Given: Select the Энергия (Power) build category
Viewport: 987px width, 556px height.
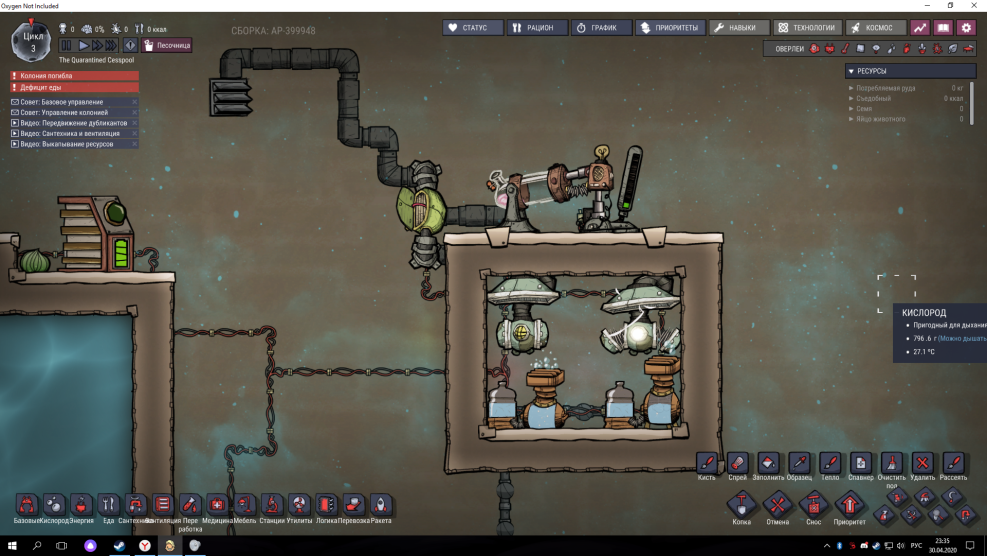Looking at the screenshot, I should [x=82, y=505].
